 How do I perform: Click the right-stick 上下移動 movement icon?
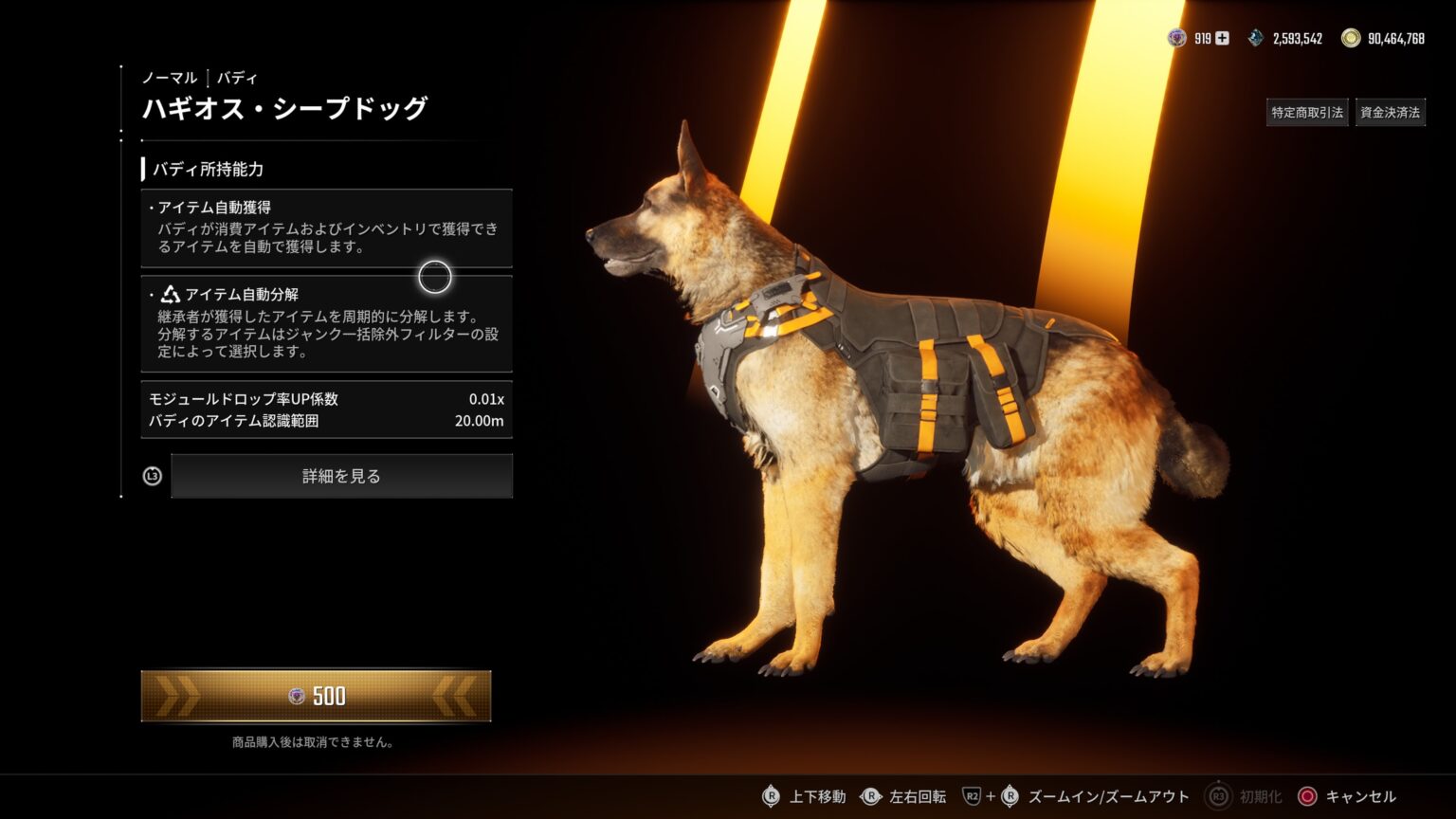coord(771,796)
